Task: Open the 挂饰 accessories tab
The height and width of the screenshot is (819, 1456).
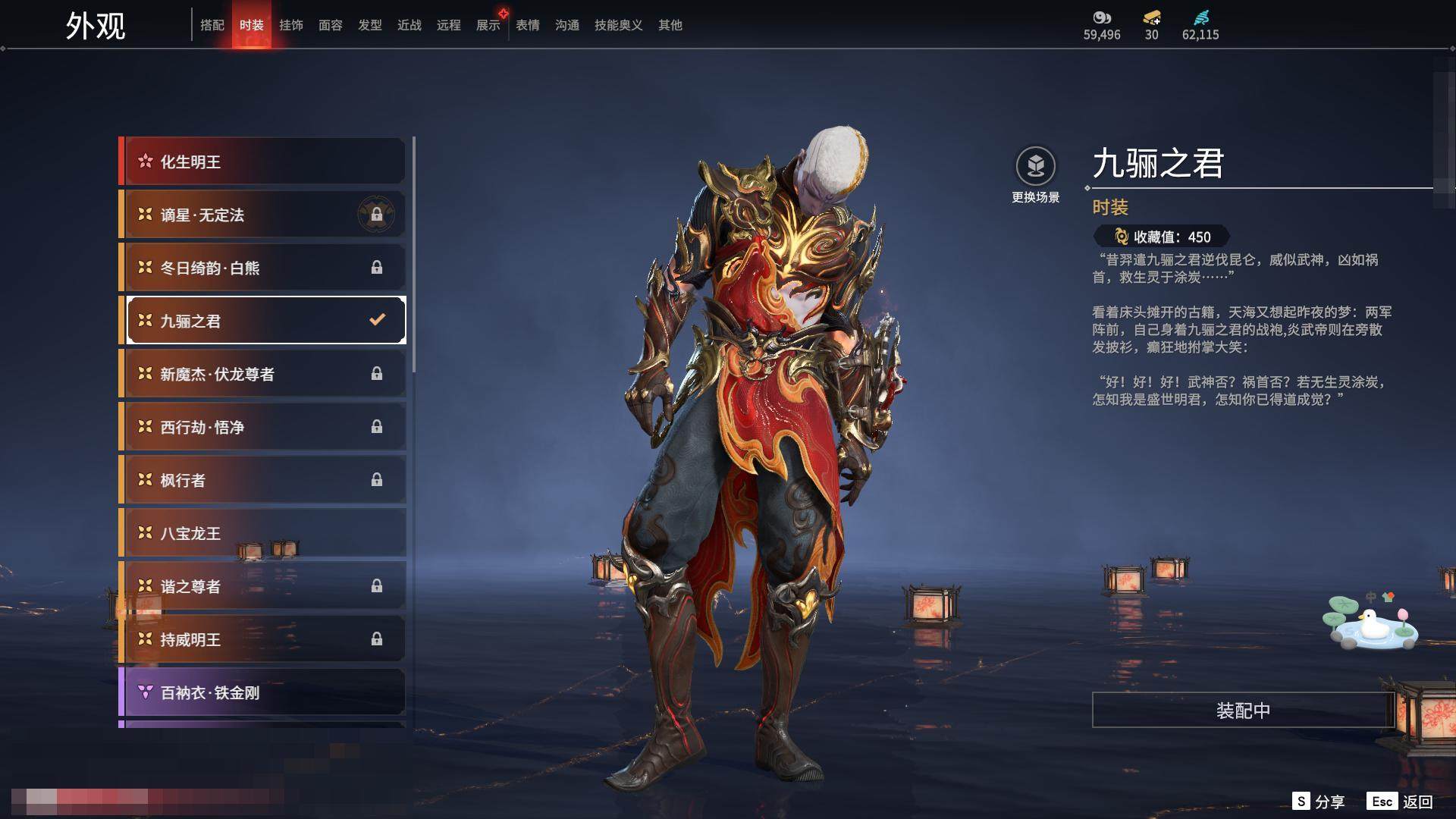Action: (x=291, y=25)
